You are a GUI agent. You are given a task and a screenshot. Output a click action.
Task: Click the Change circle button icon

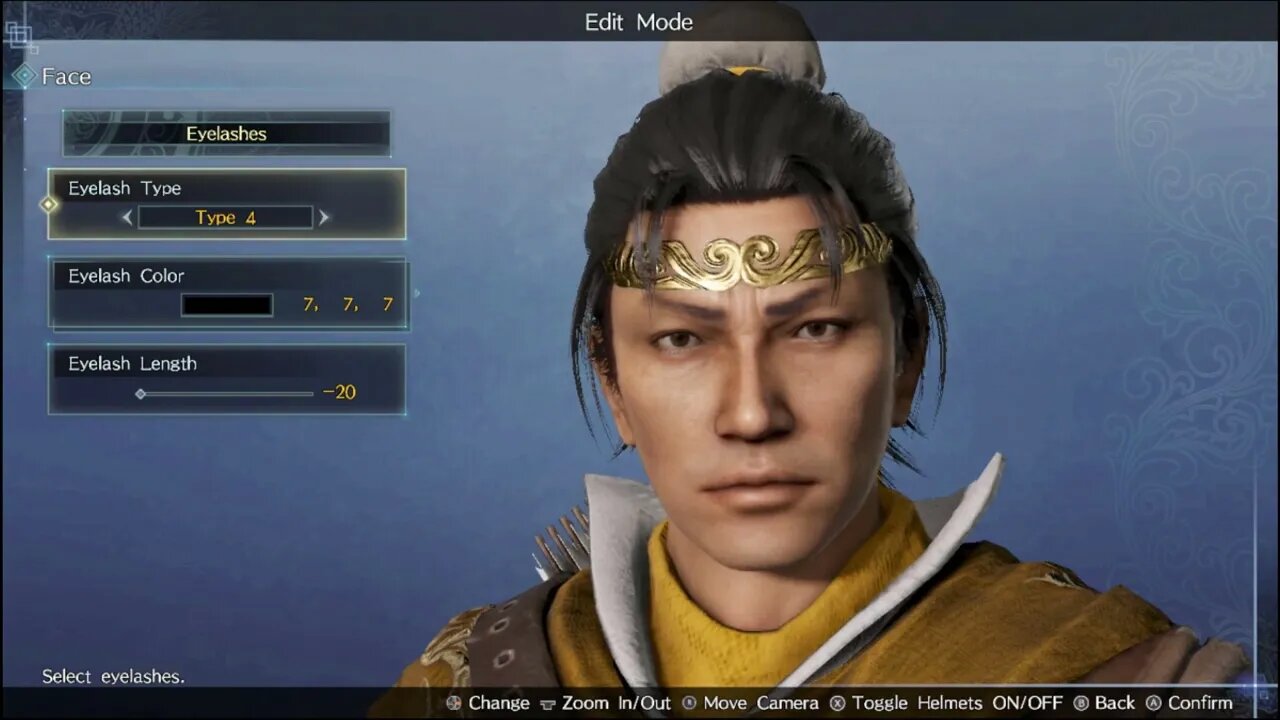click(452, 703)
